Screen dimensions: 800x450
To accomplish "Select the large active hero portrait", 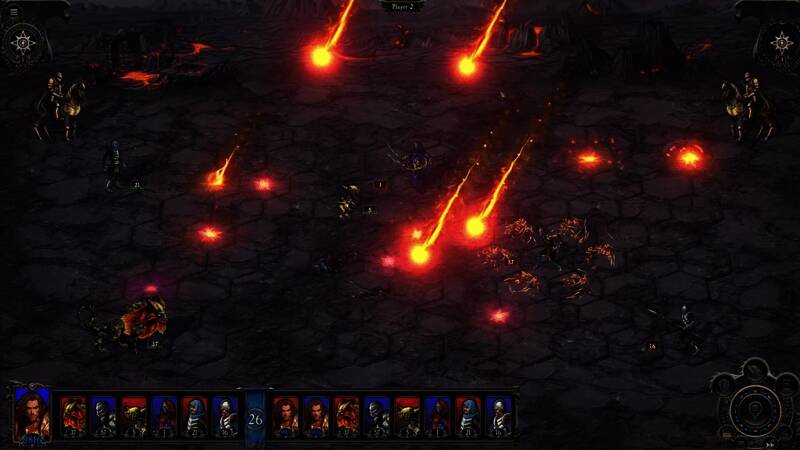I will coord(32,414).
